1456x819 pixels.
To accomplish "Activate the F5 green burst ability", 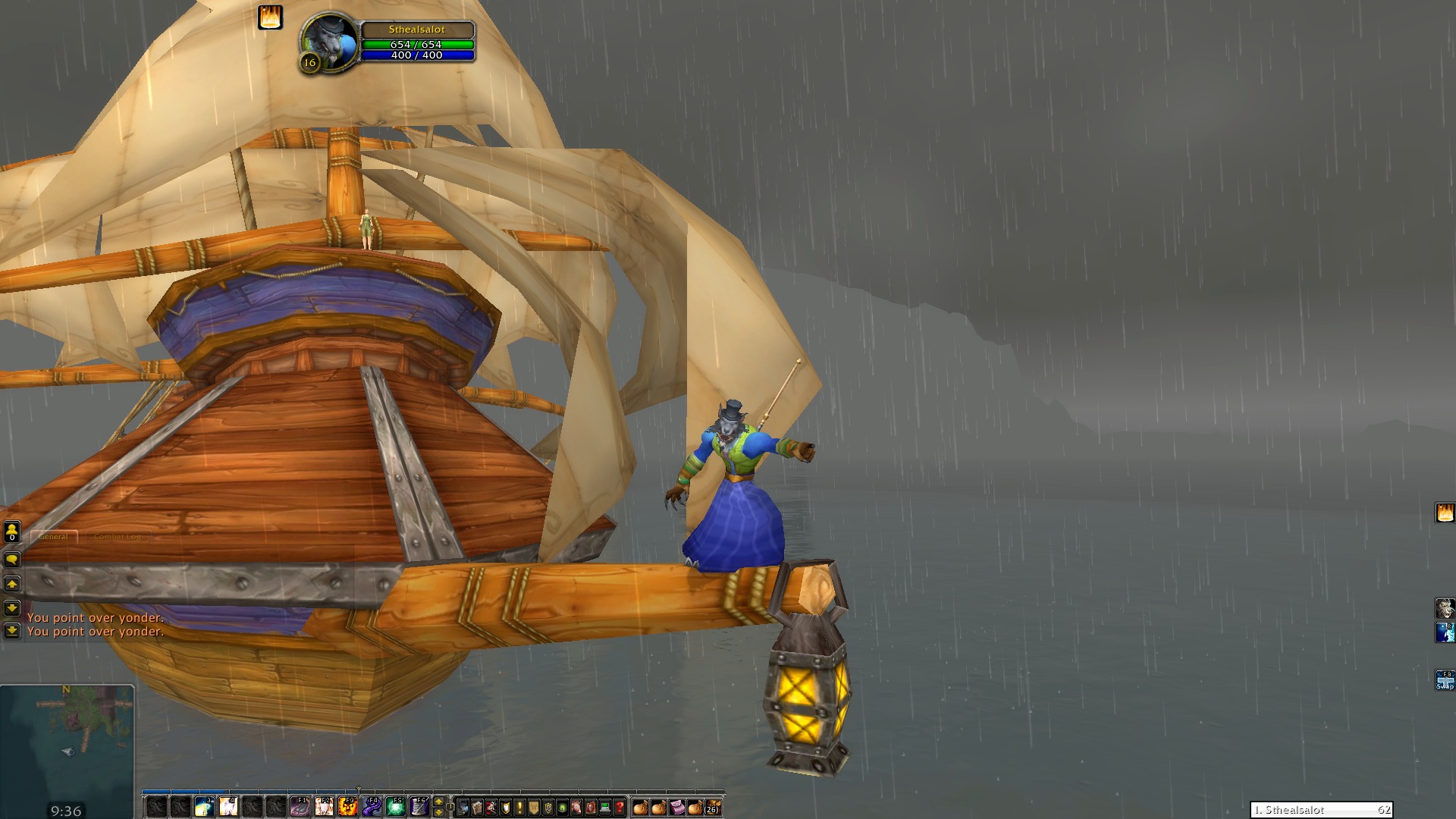I will (396, 806).
